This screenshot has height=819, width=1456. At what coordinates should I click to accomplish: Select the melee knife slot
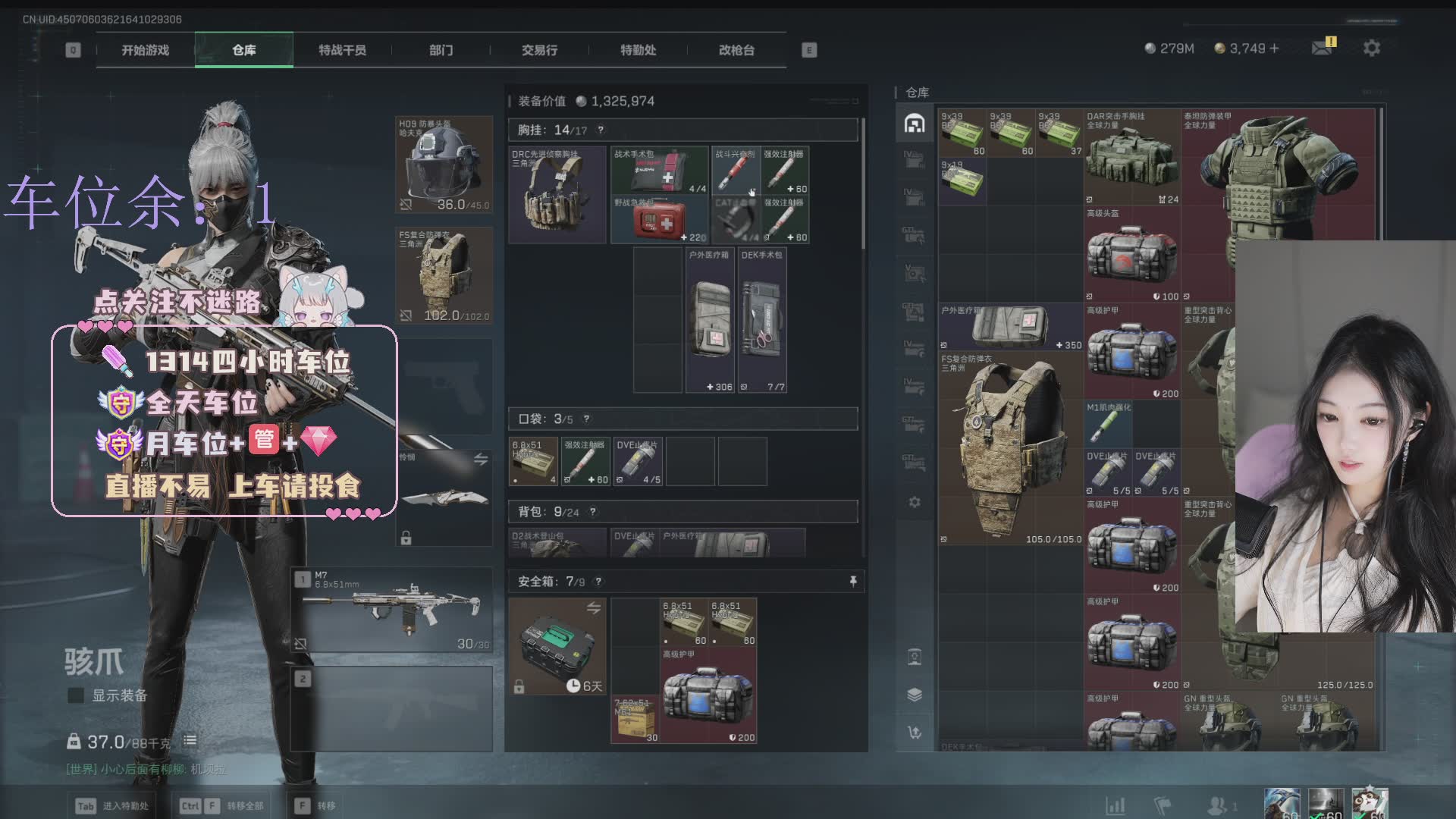444,497
